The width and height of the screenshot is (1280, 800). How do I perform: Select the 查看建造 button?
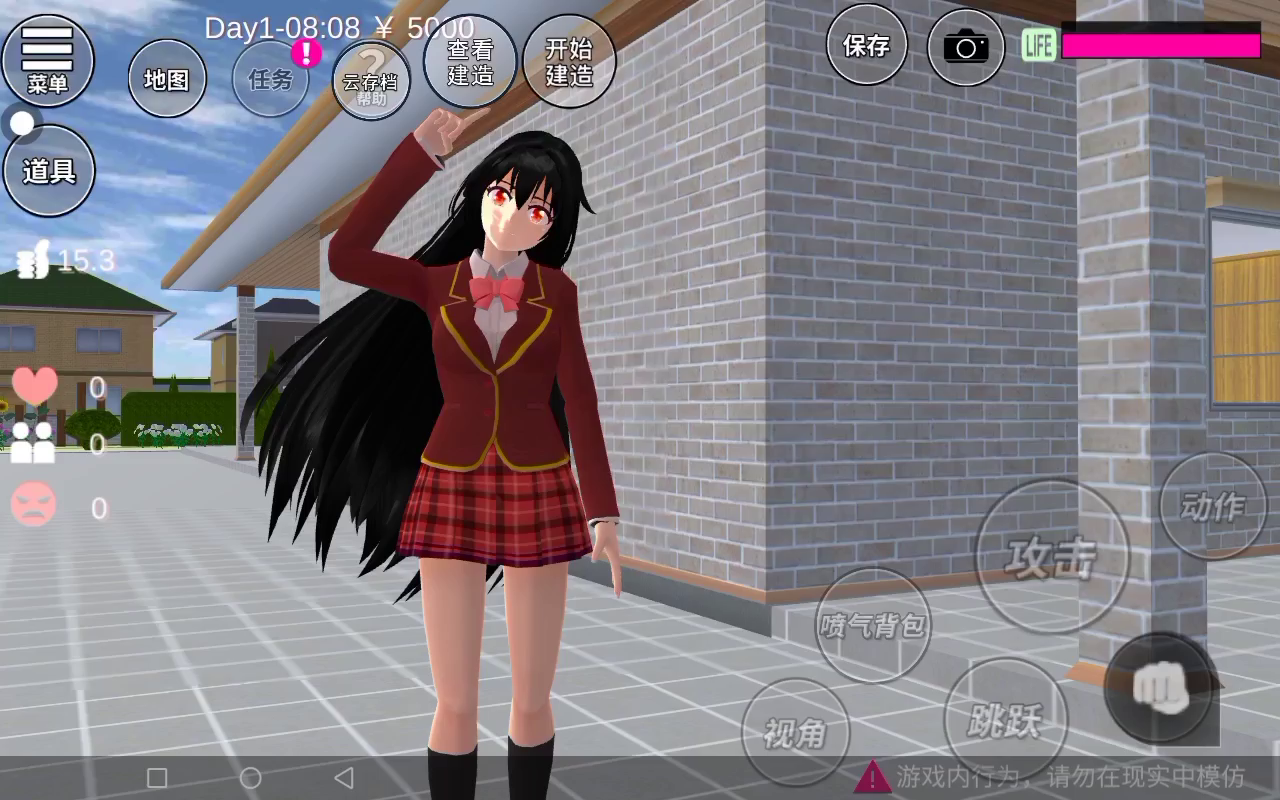(x=470, y=61)
